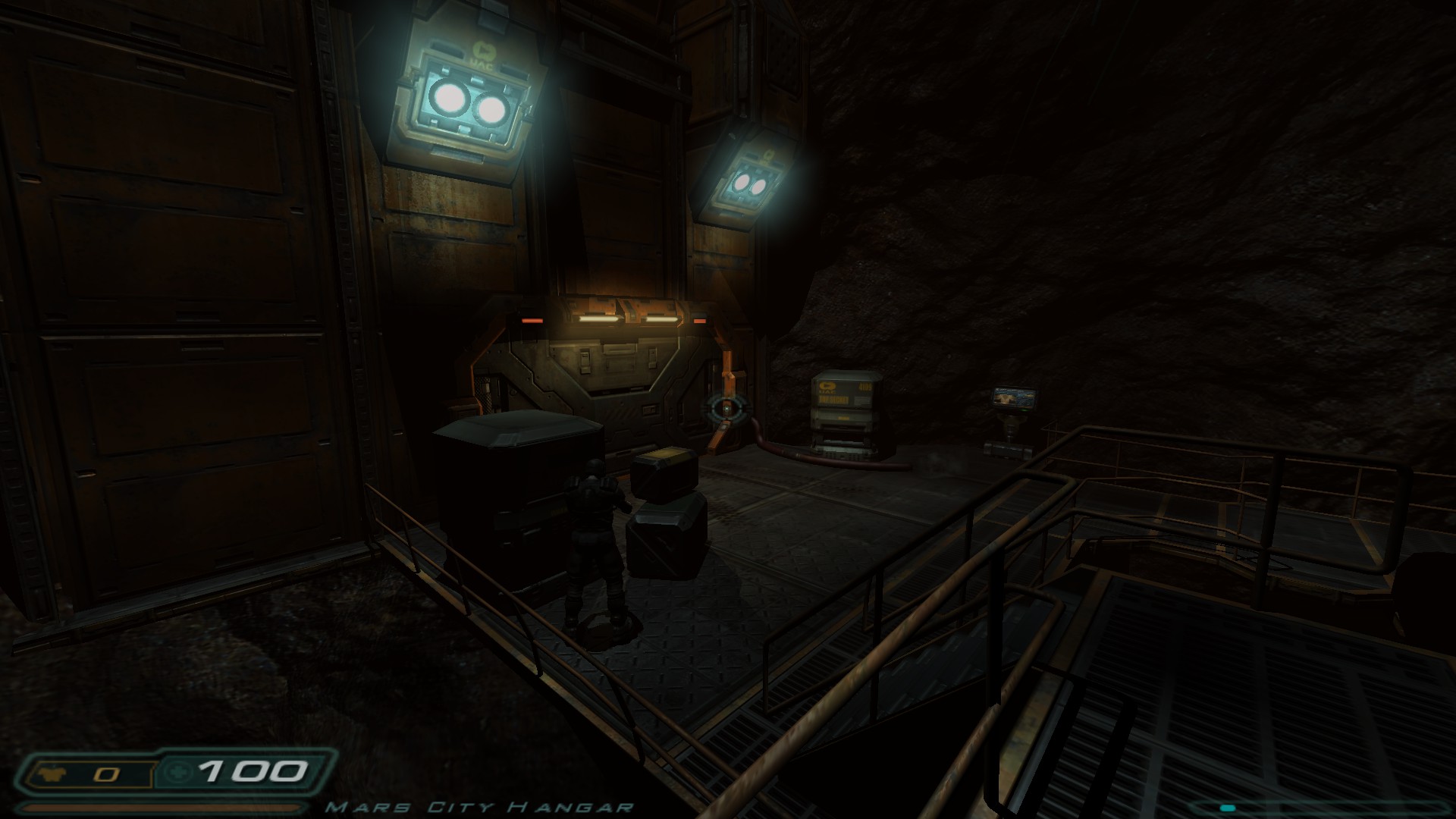Image resolution: width=1456 pixels, height=819 pixels.
Task: Click the crosshair reticle at screen center
Action: pos(725,408)
